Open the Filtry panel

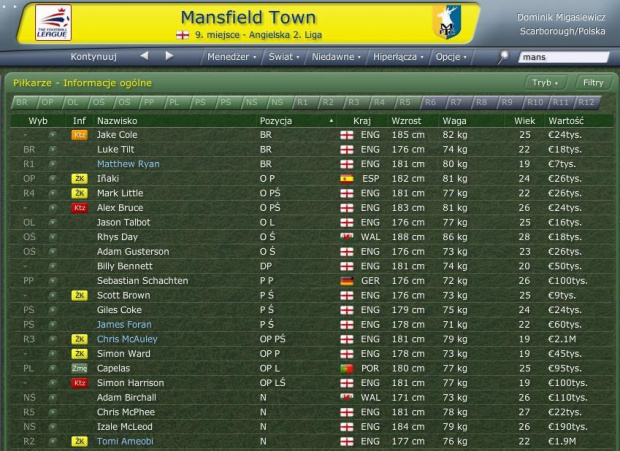pos(592,83)
